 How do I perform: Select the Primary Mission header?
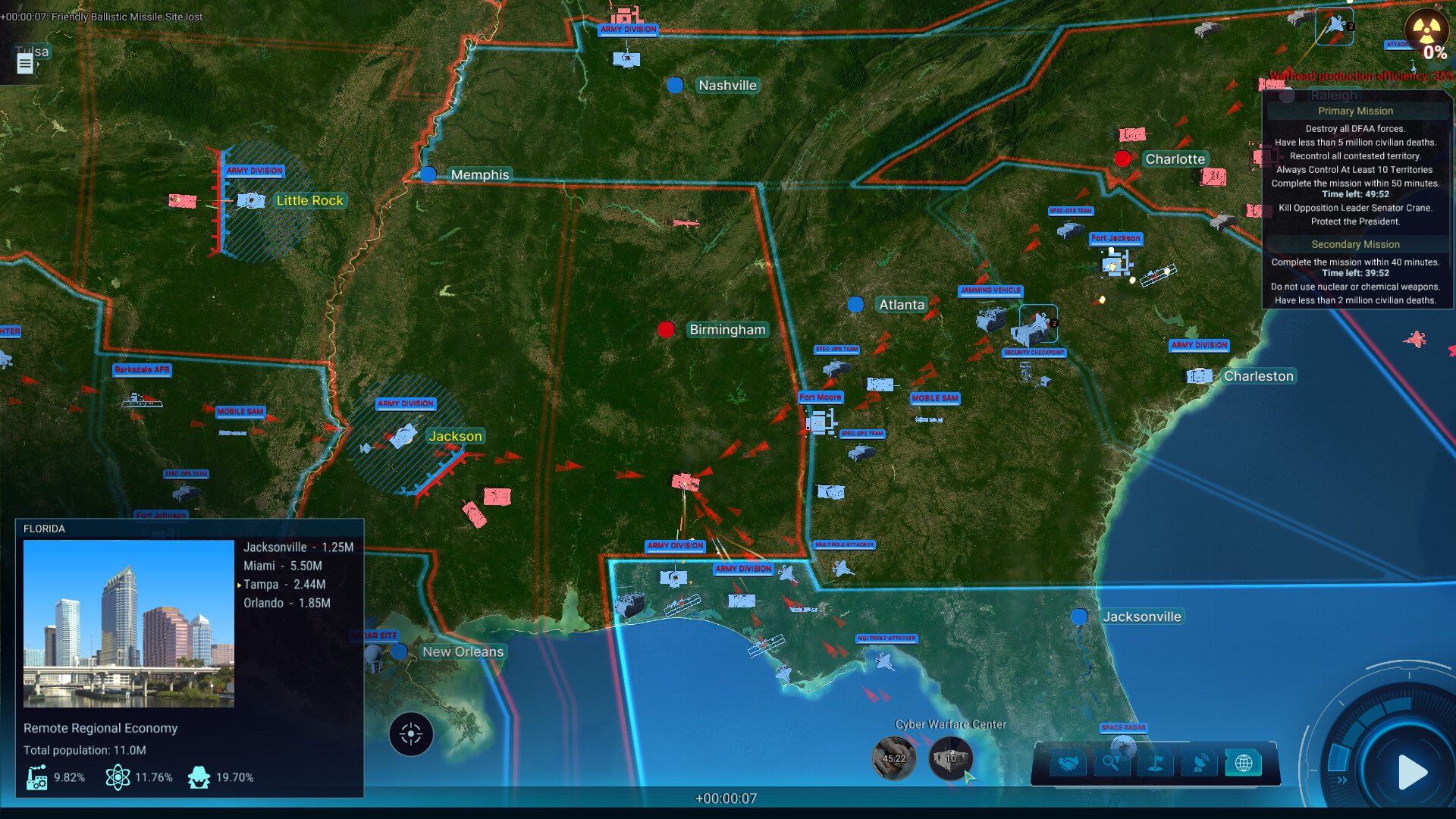point(1355,111)
